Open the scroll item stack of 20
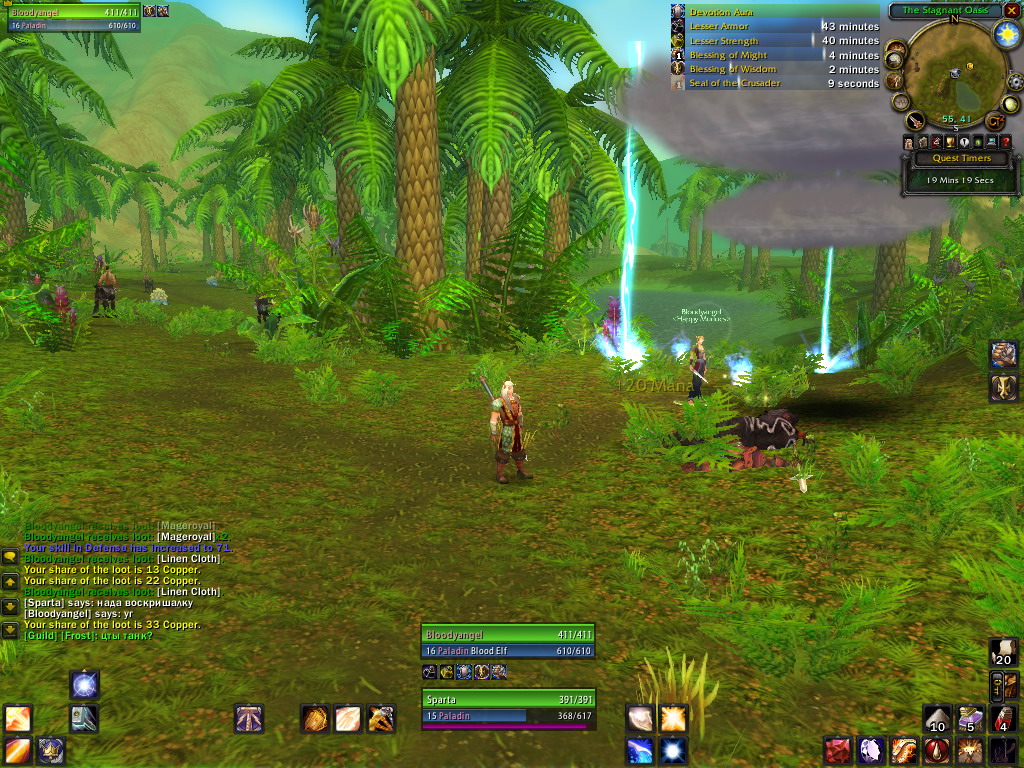Screen dimensions: 1024x768 (1003, 651)
